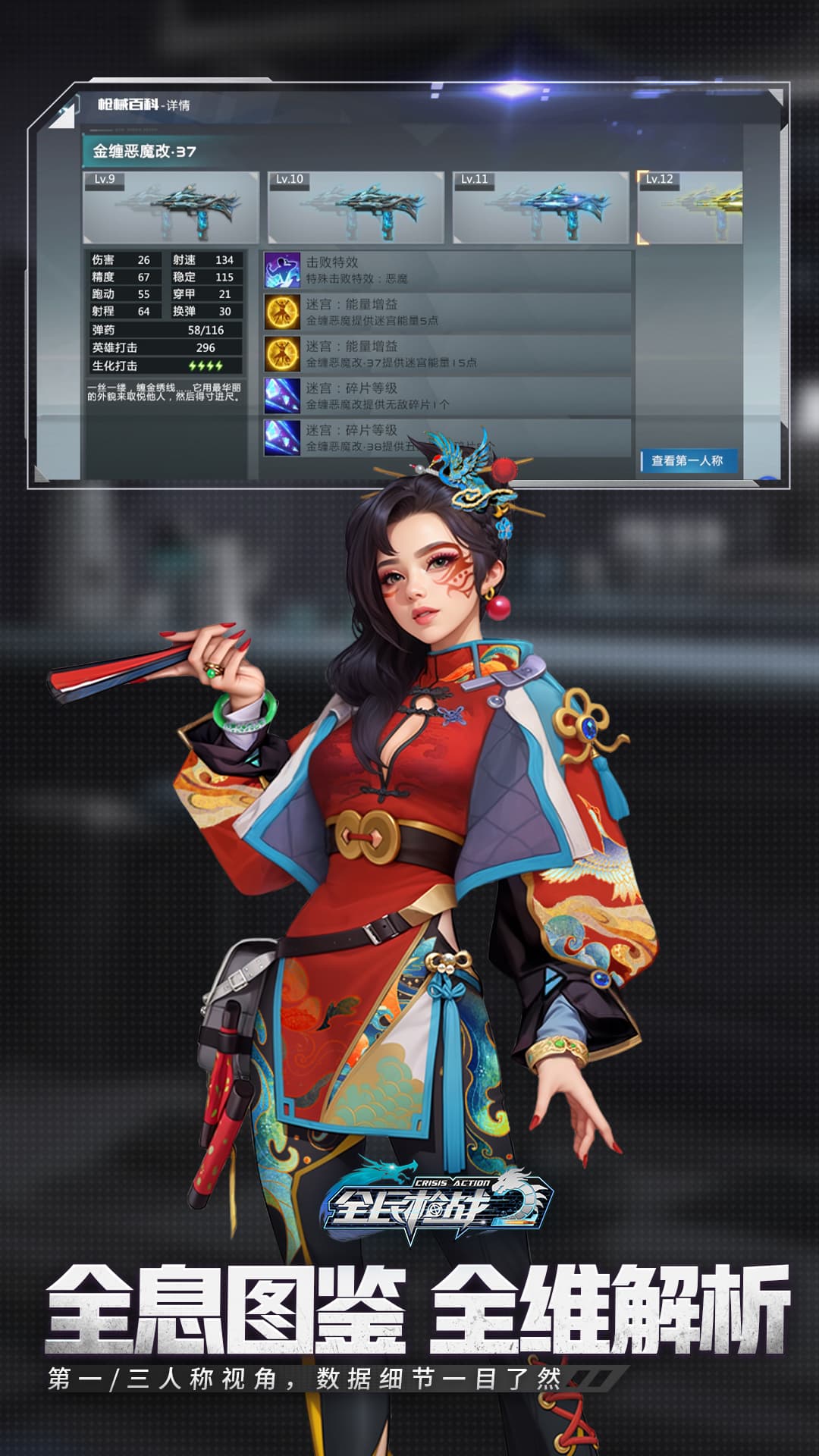Select the 迷宫能量5点 能量增益 row
Image resolution: width=819 pixels, height=1456 pixels.
pos(447,312)
